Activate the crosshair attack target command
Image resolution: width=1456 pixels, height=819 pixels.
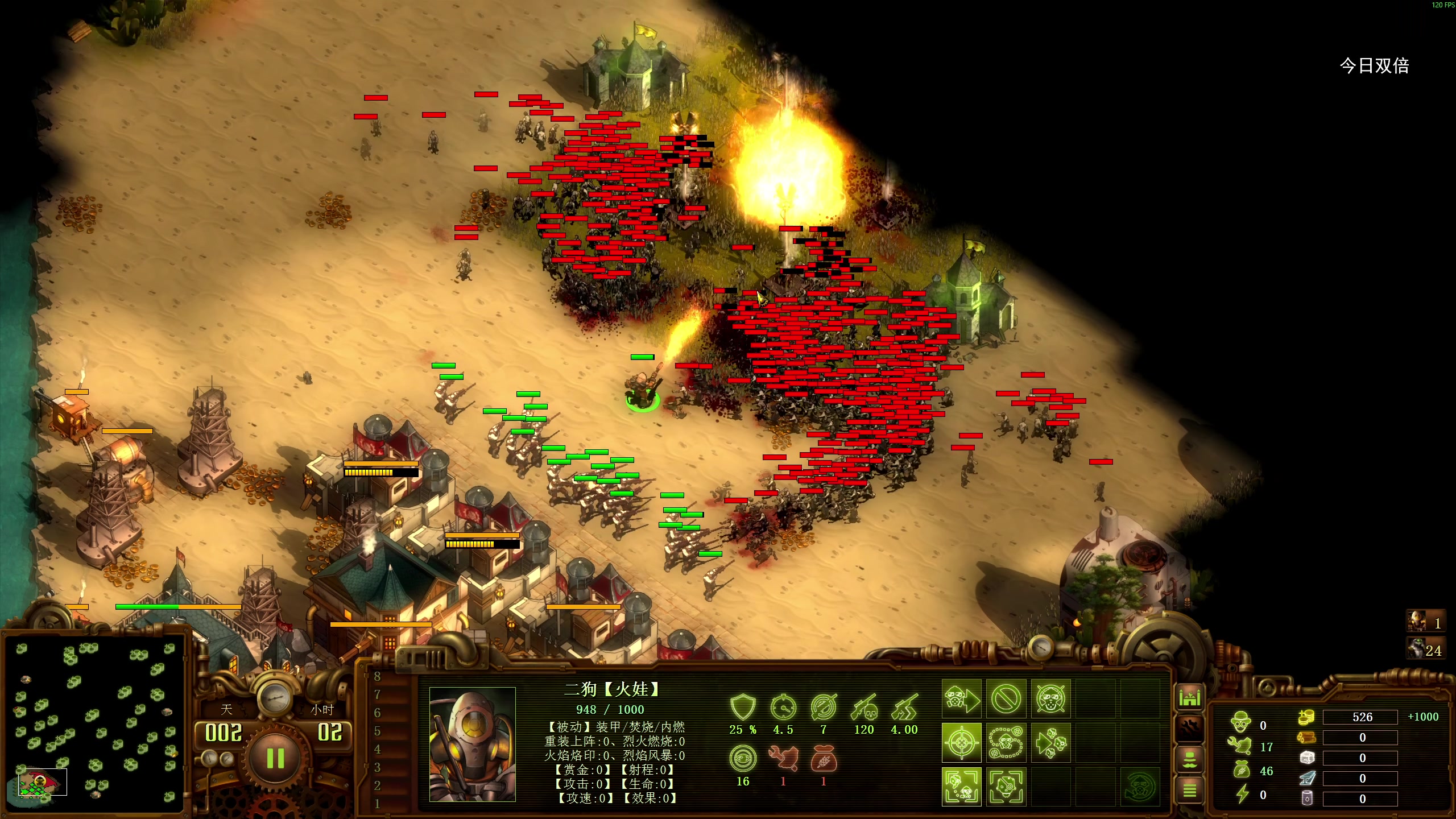pyautogui.click(x=961, y=743)
